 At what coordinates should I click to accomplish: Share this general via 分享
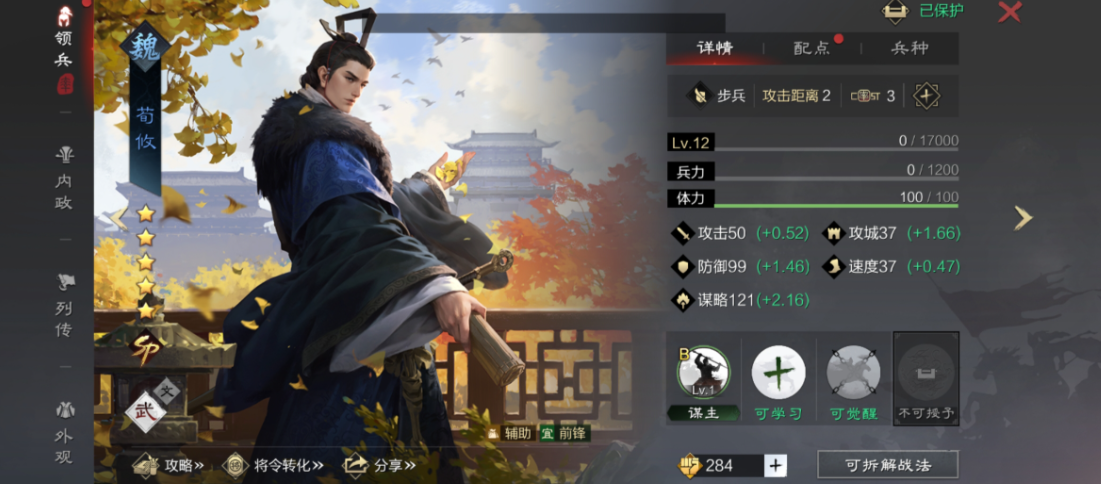point(378,465)
